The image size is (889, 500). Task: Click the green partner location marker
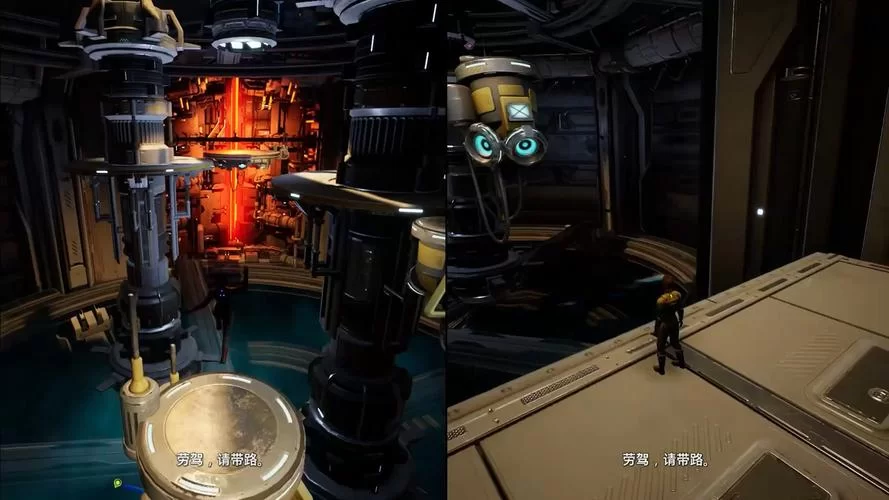(117, 483)
